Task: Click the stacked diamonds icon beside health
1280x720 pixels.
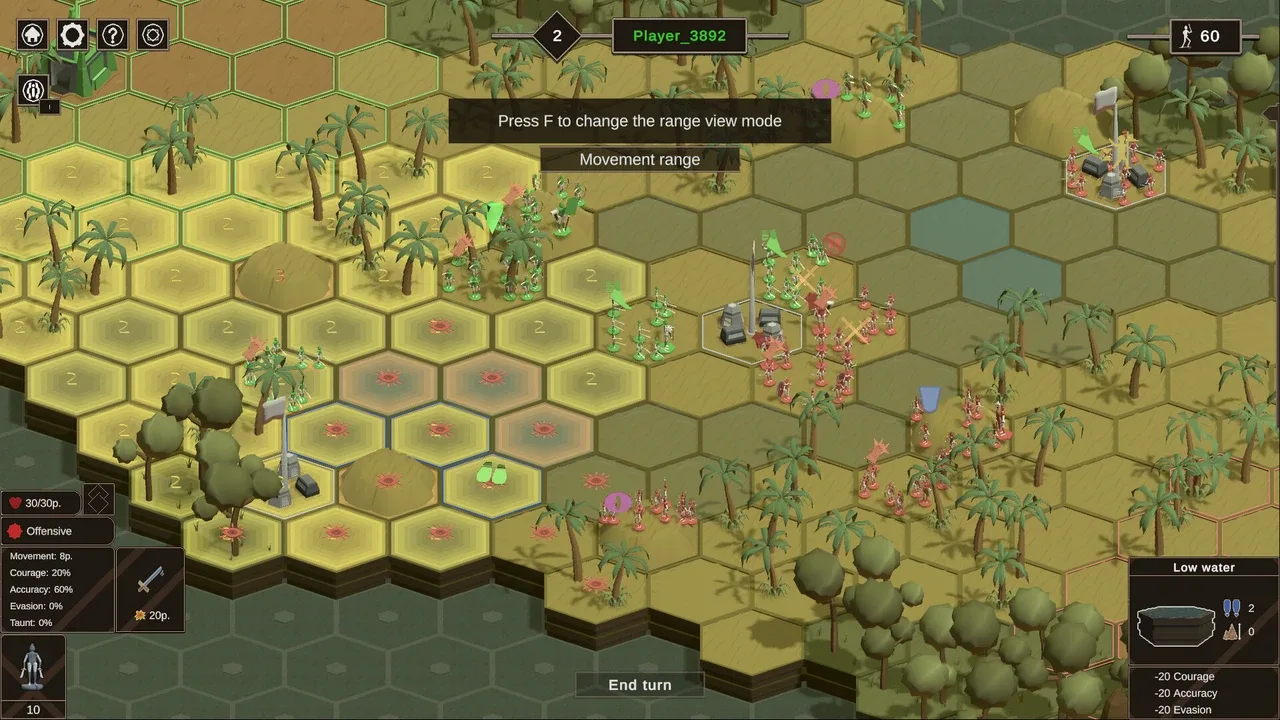Action: [x=97, y=500]
